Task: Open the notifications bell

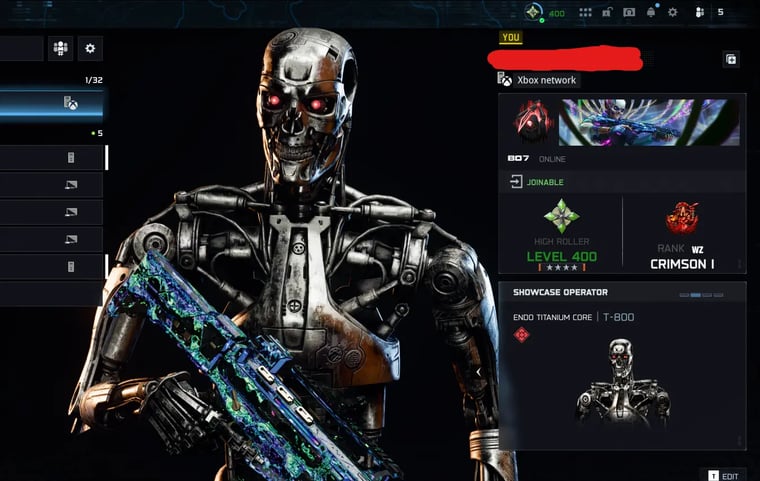Action: click(651, 13)
